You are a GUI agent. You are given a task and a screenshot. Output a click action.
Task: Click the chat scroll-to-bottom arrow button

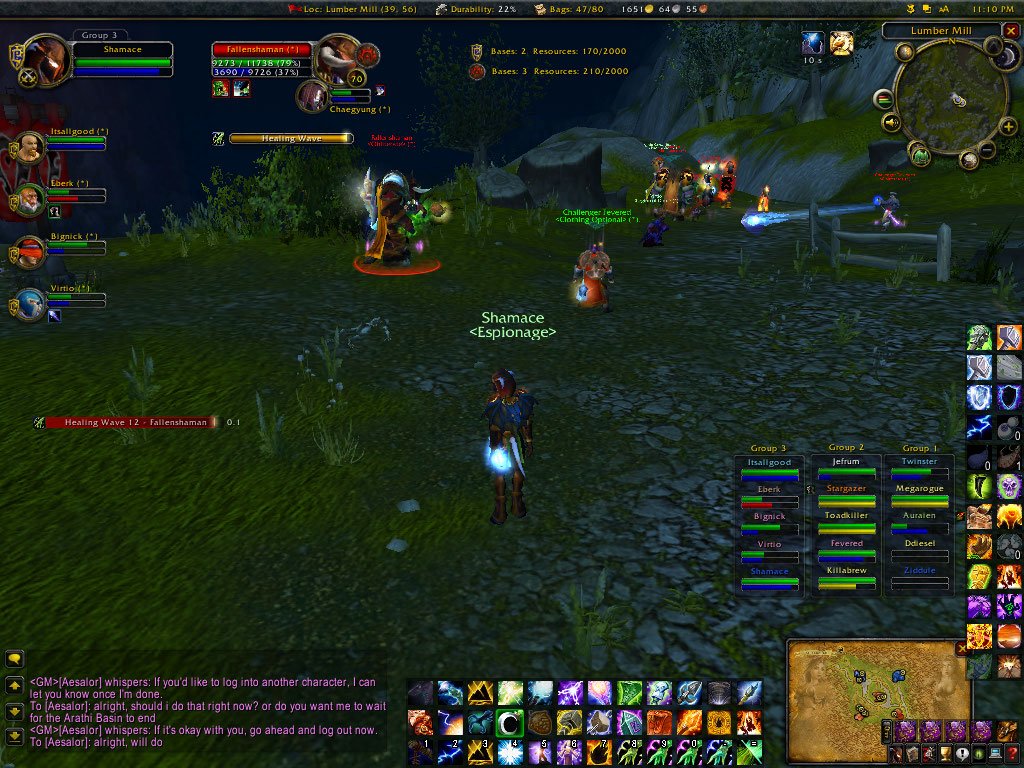pos(15,737)
